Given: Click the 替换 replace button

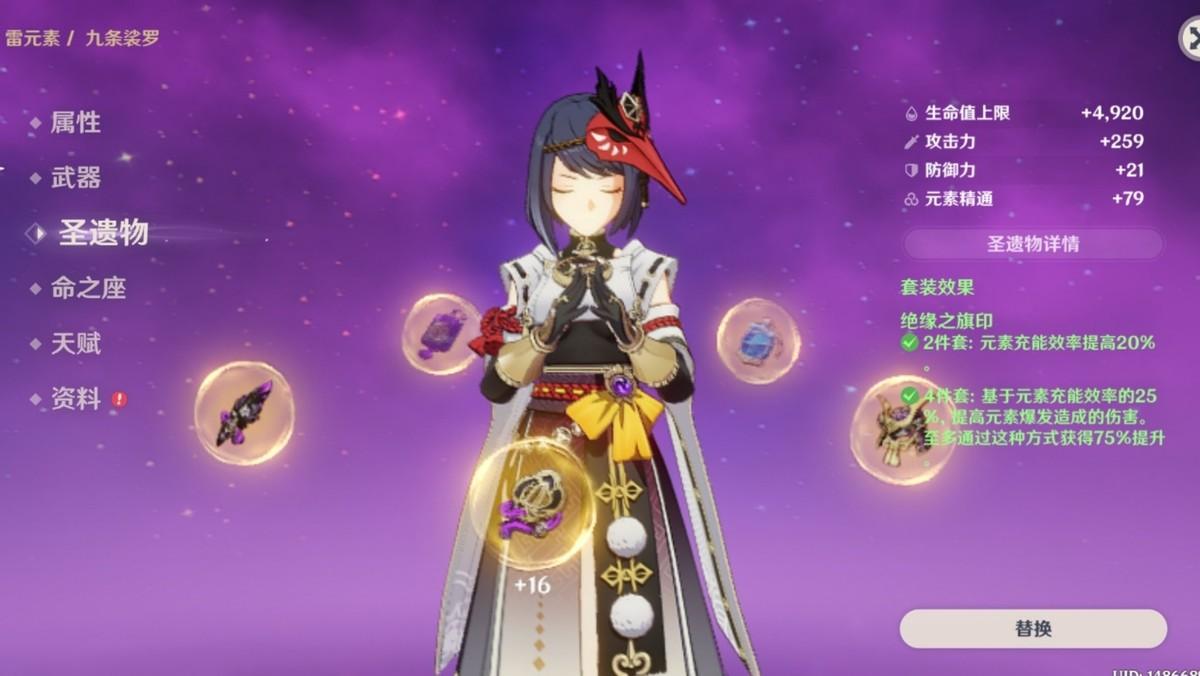Looking at the screenshot, I should point(1032,629).
